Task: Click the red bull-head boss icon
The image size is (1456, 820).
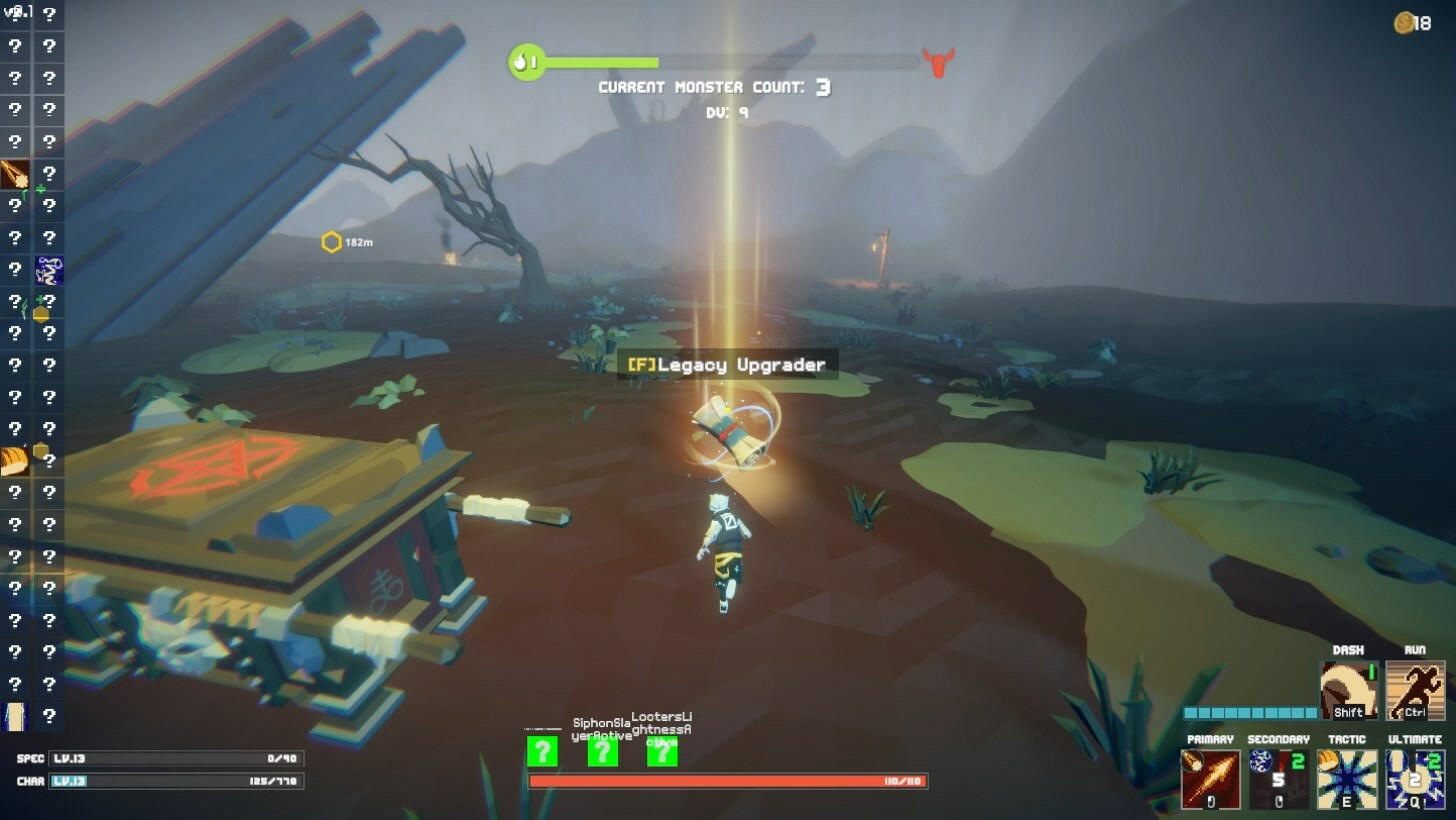Action: (x=938, y=62)
